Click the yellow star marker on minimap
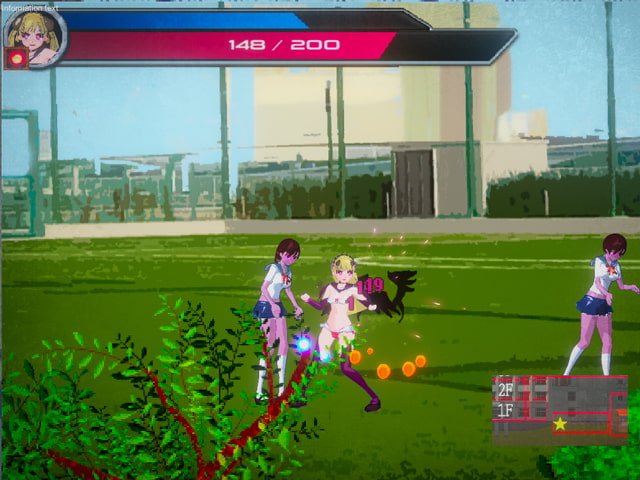640x480 pixels. coord(560,424)
